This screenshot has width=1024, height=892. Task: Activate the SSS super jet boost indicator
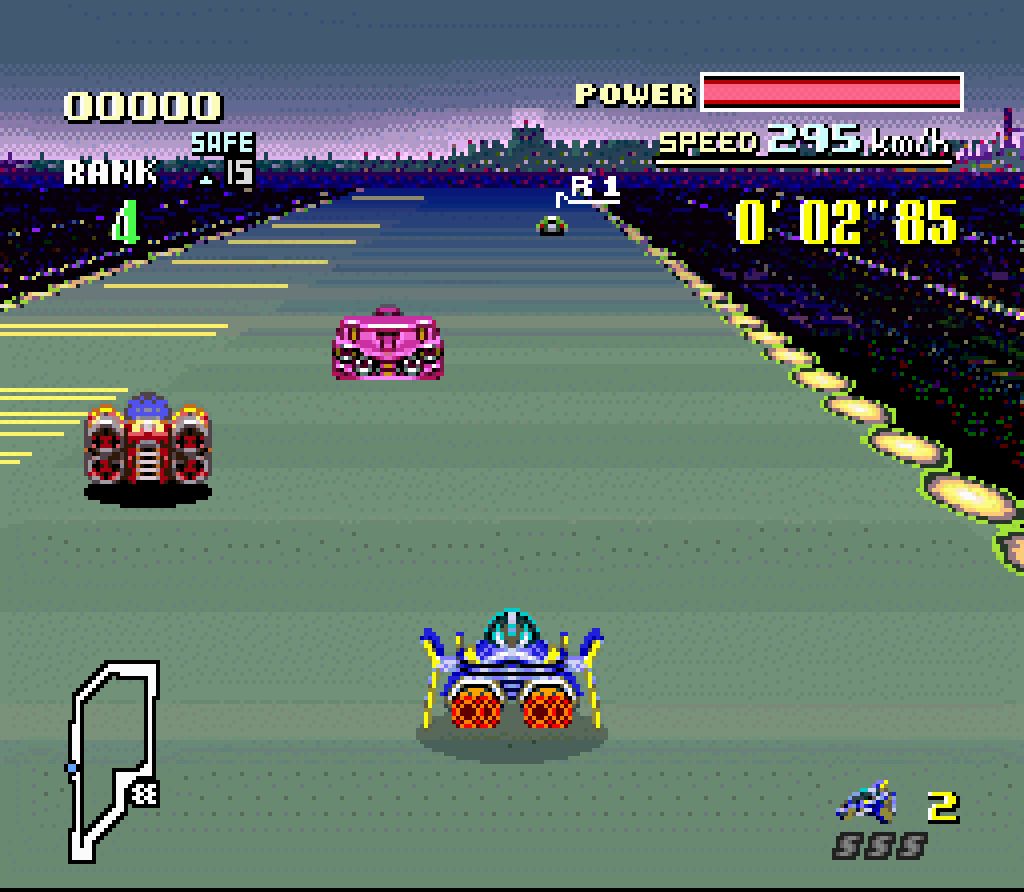pyautogui.click(x=879, y=847)
